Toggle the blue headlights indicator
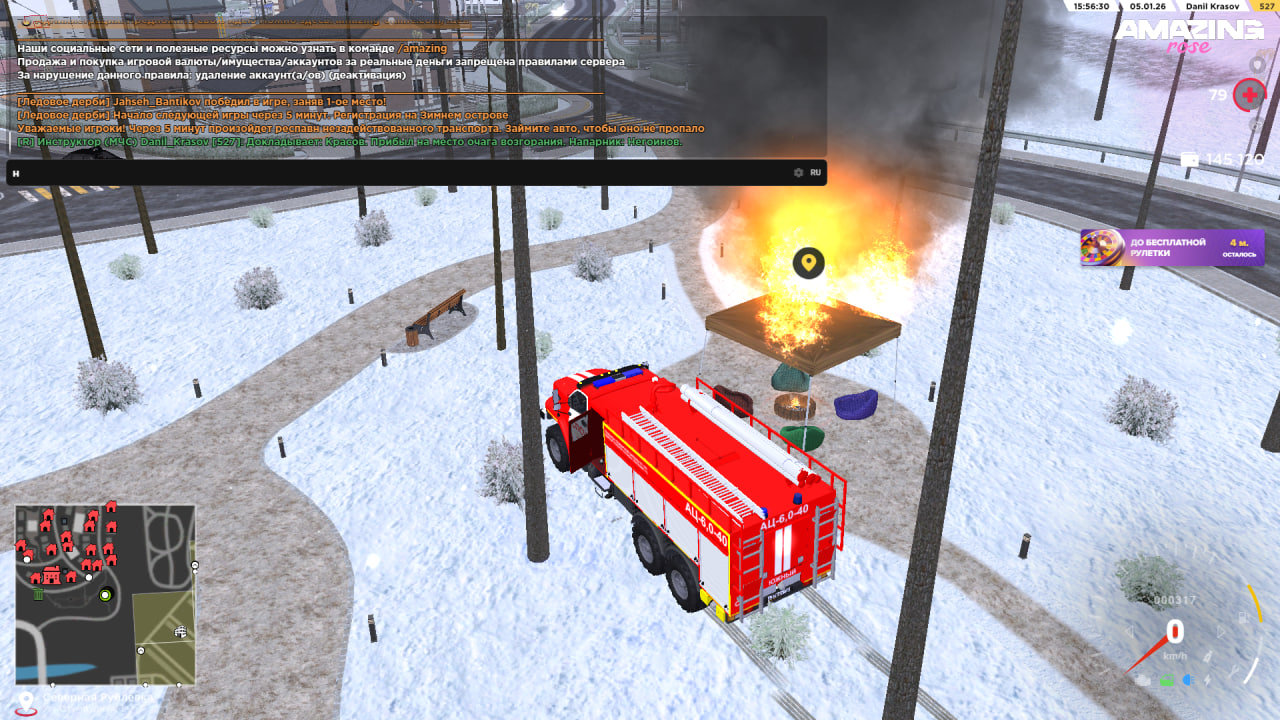Image resolution: width=1280 pixels, height=720 pixels. click(x=1188, y=680)
